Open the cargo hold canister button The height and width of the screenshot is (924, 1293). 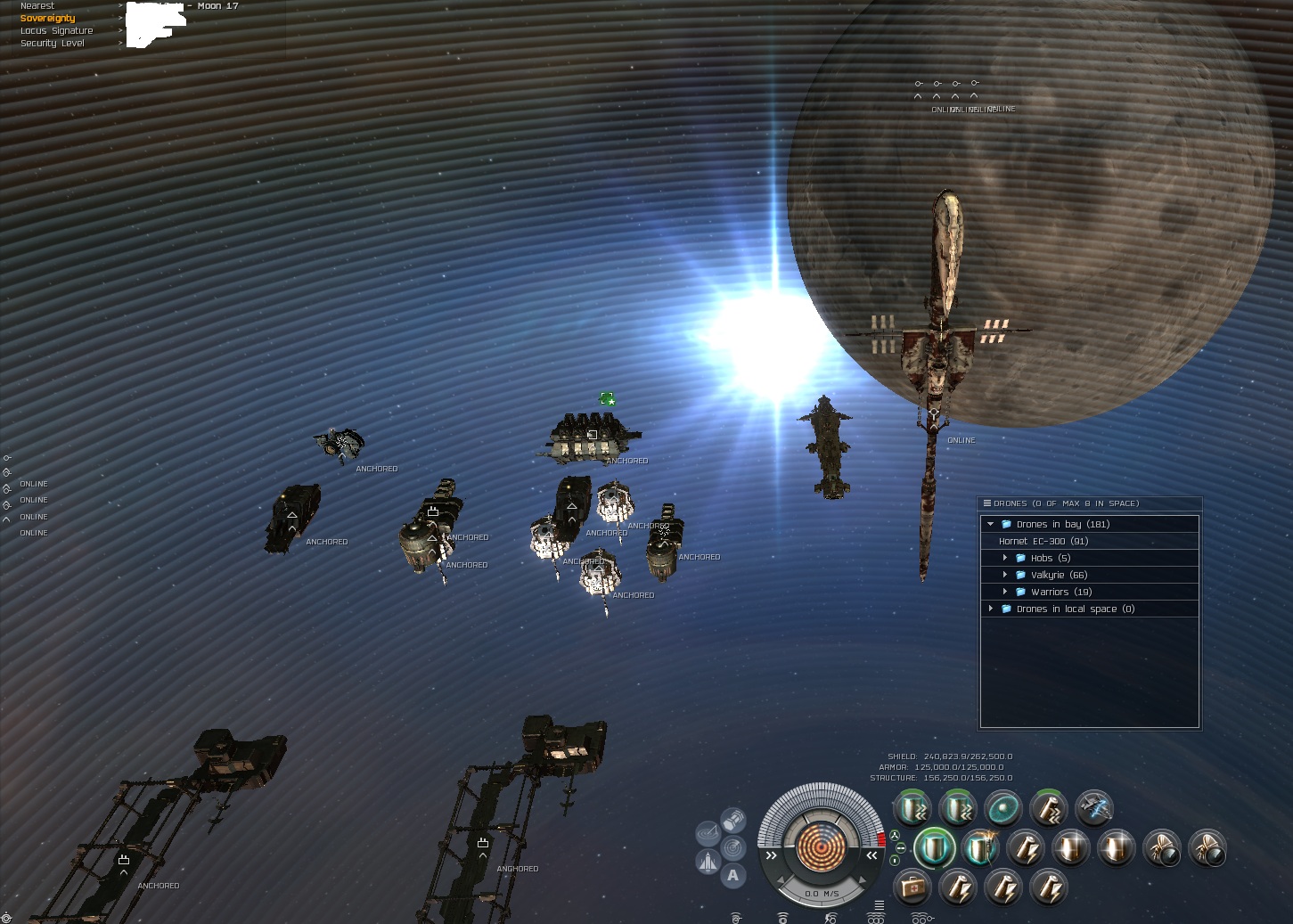click(x=732, y=819)
